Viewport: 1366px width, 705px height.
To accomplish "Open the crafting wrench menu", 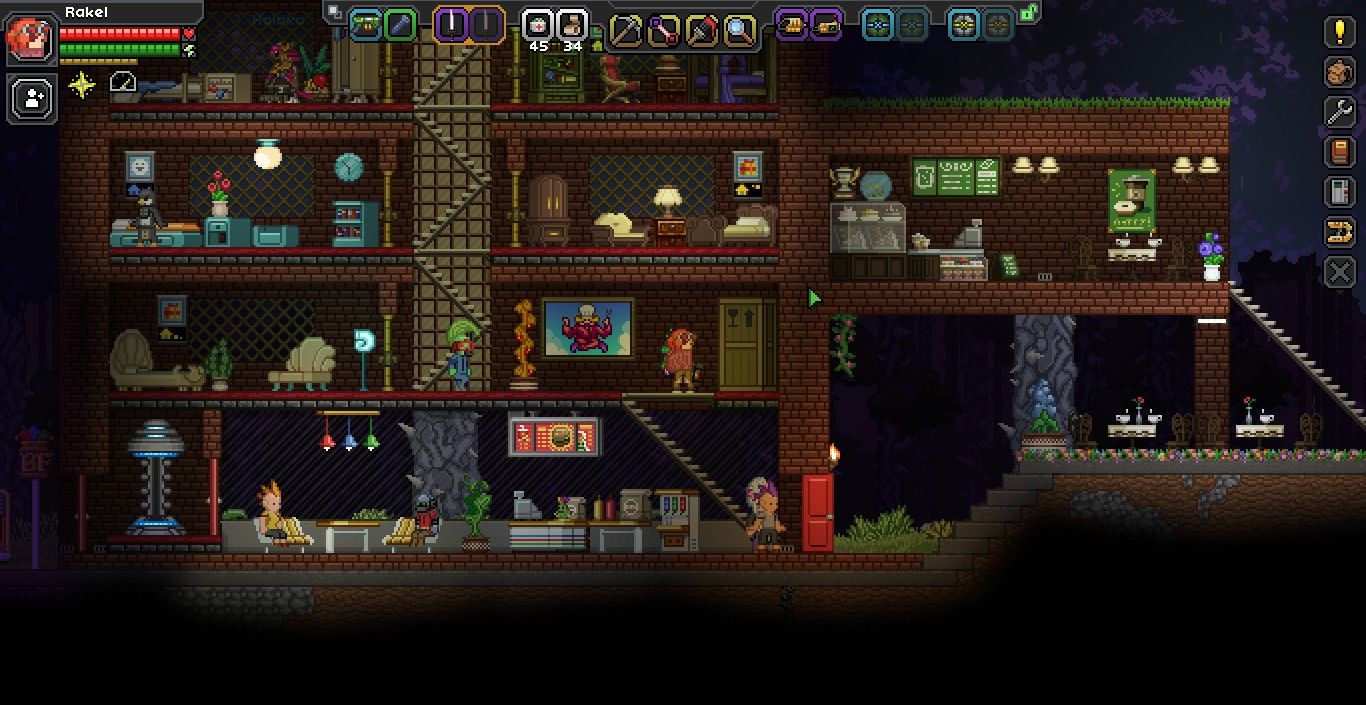I will (1340, 112).
